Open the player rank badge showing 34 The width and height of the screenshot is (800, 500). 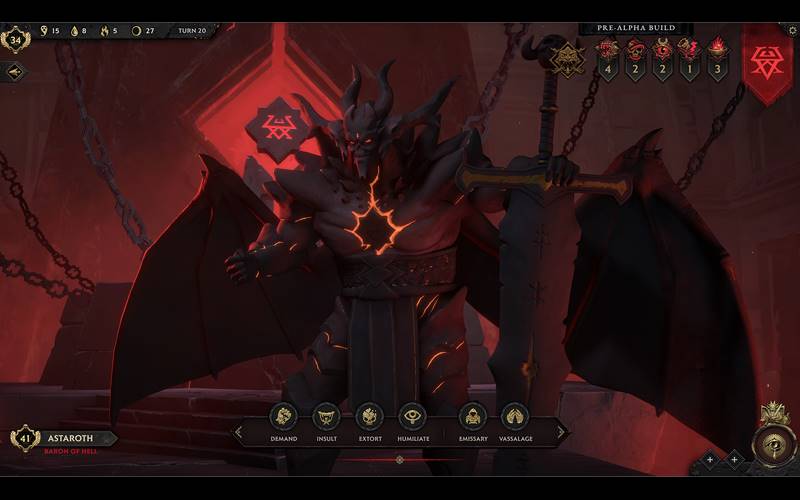pos(15,40)
